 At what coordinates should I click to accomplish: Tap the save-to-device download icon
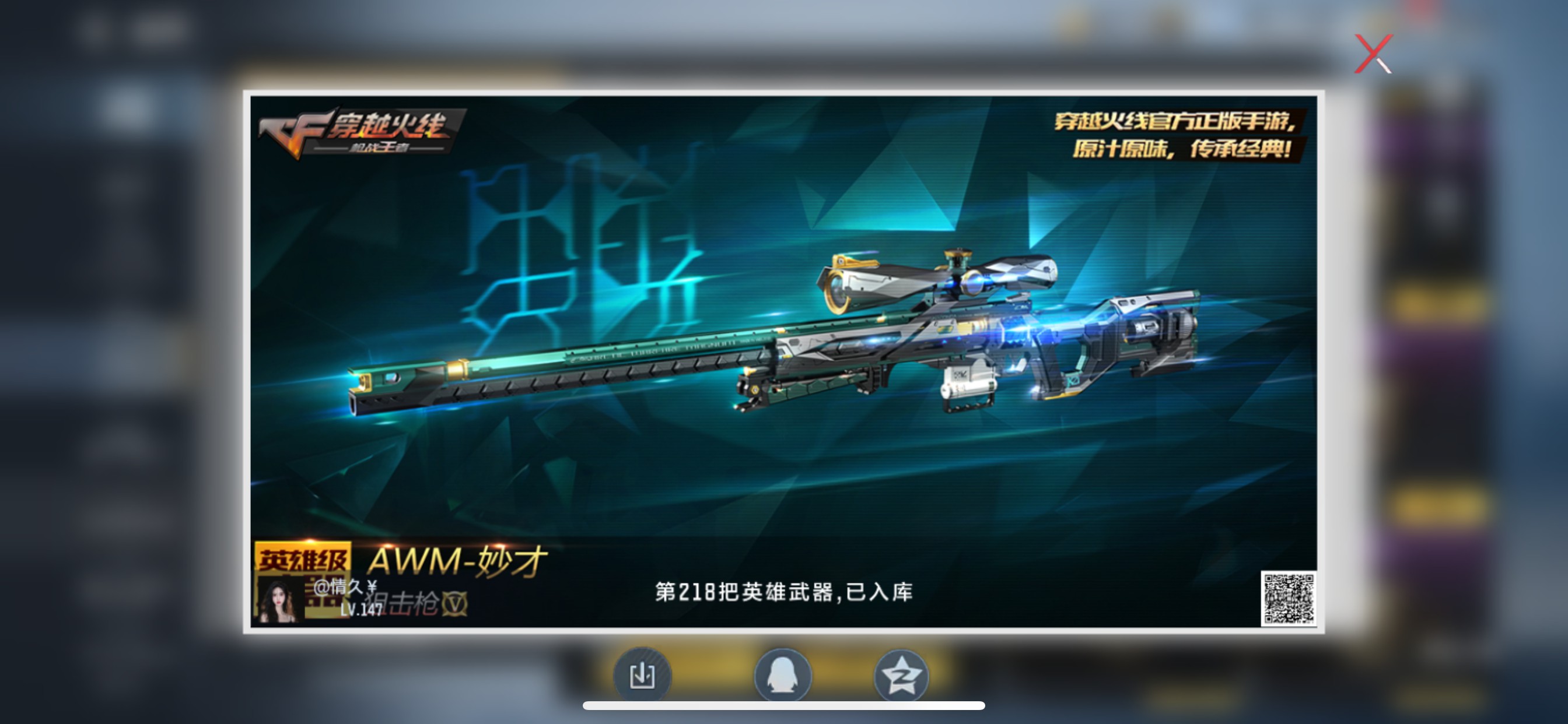point(644,674)
